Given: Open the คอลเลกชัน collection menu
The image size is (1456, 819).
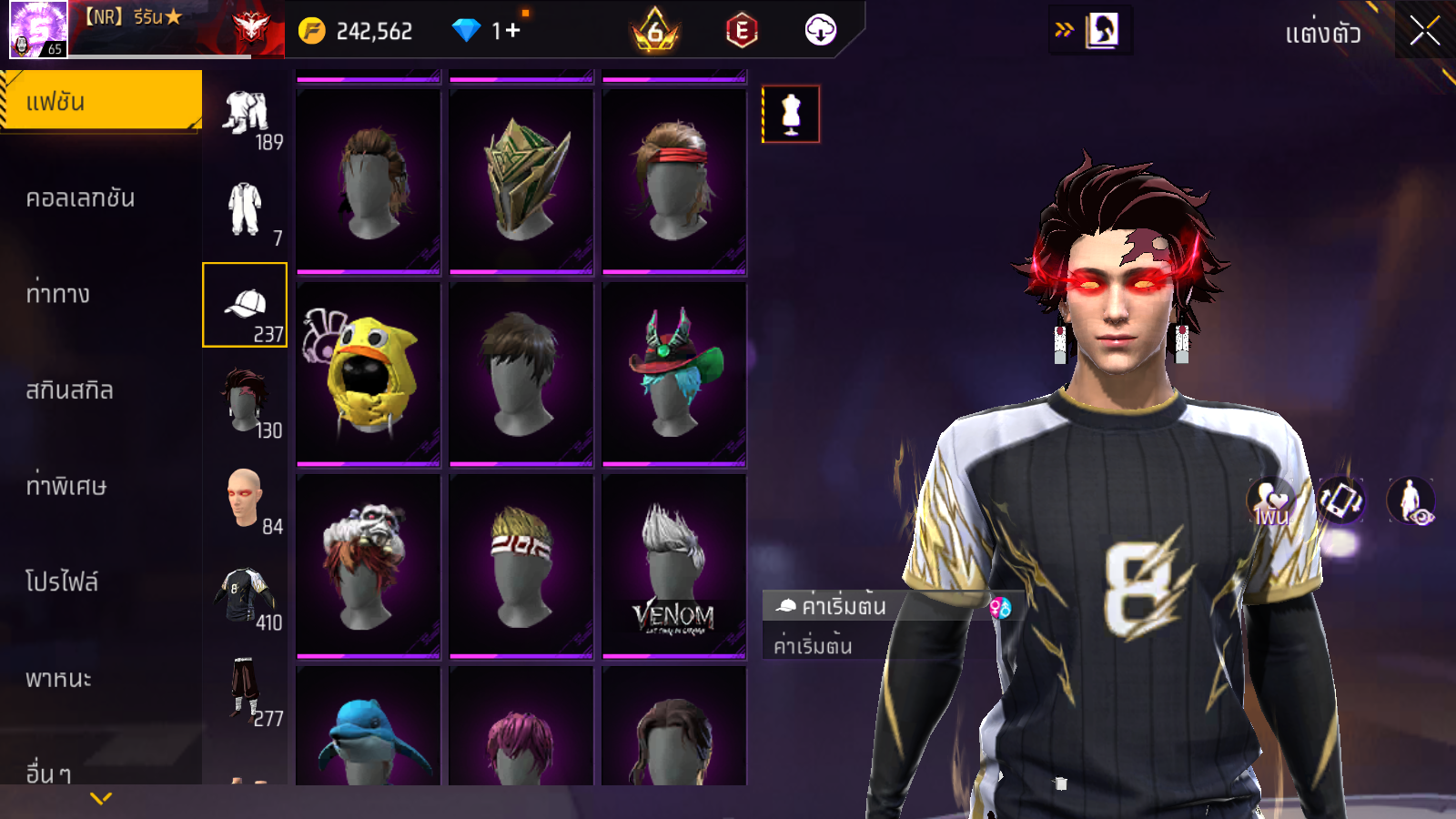Looking at the screenshot, I should (x=81, y=198).
